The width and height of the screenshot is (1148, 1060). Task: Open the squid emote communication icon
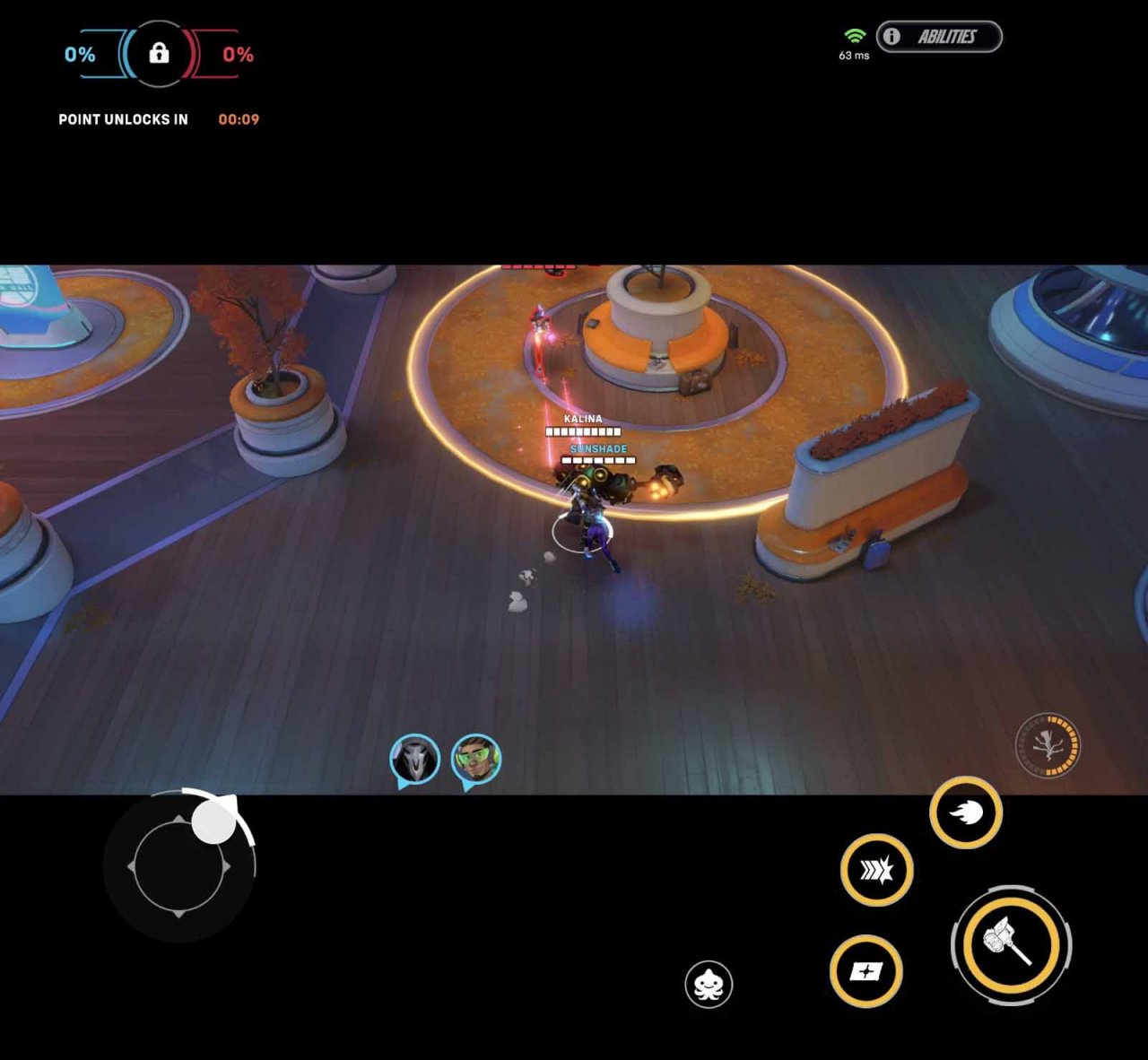(709, 984)
